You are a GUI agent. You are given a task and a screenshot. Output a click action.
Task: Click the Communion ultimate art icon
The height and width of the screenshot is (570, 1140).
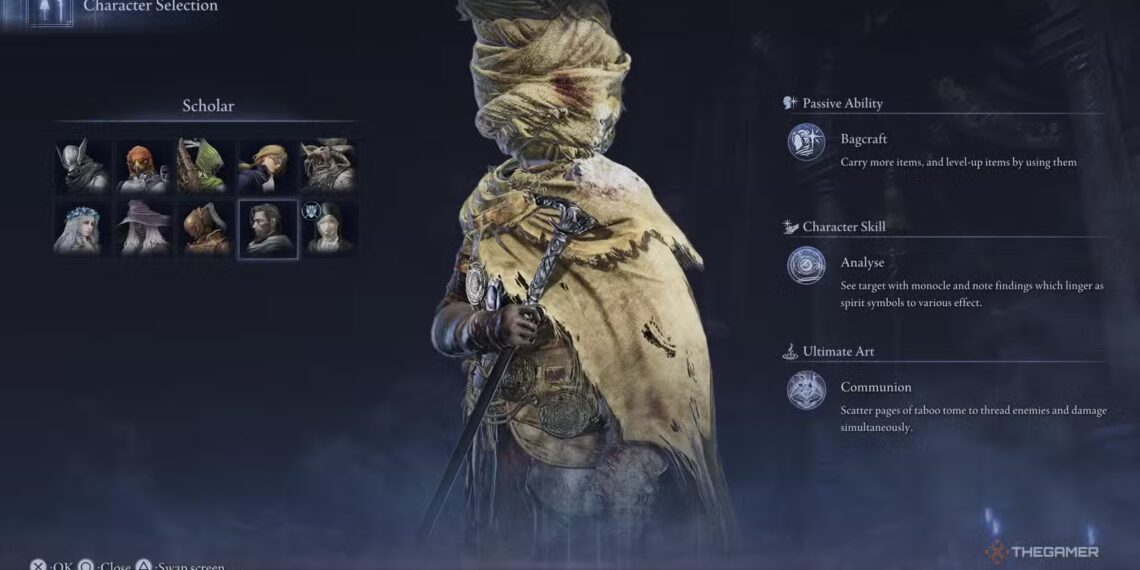pos(806,390)
